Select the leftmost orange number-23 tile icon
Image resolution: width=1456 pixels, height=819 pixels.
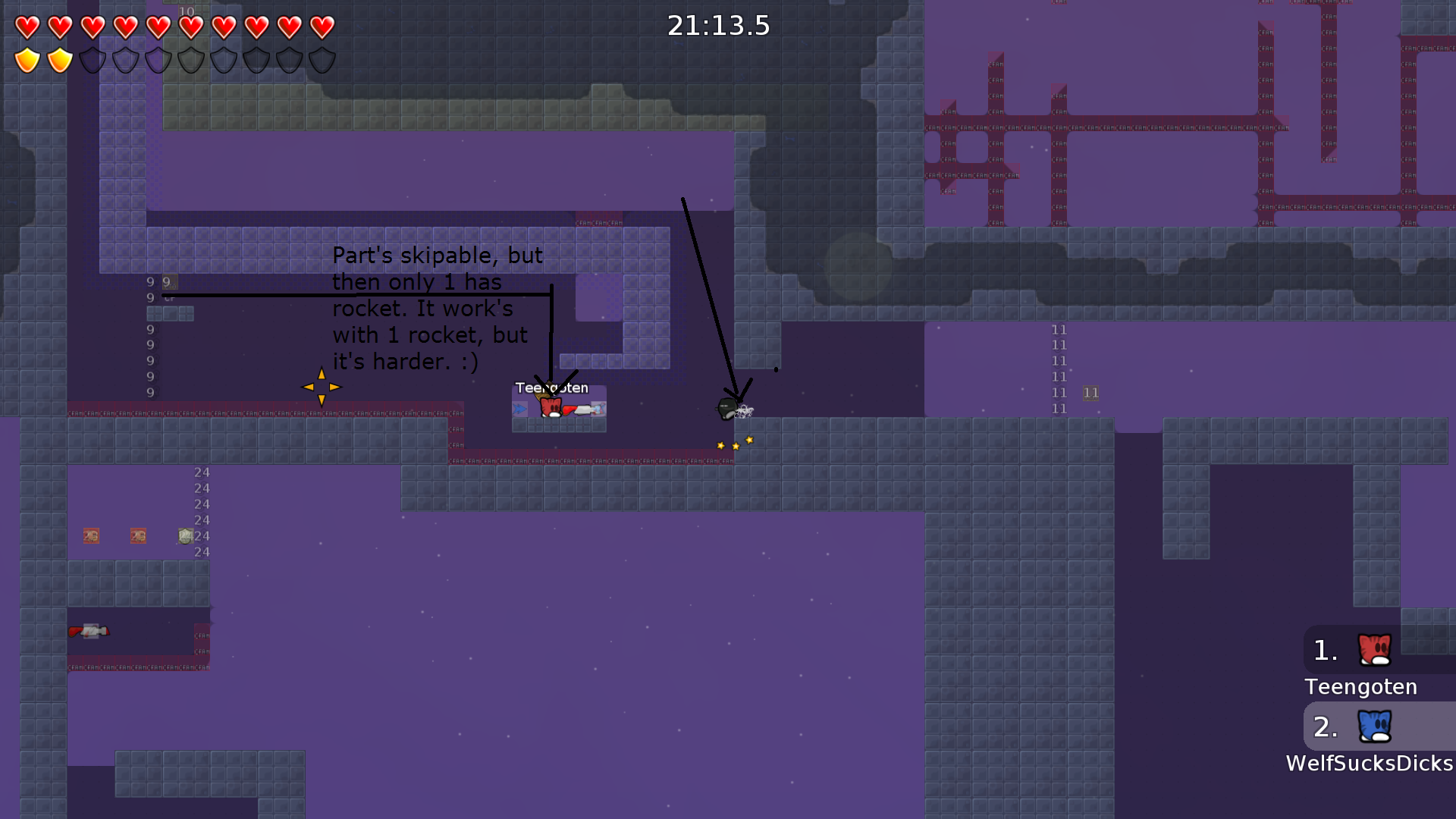click(91, 535)
